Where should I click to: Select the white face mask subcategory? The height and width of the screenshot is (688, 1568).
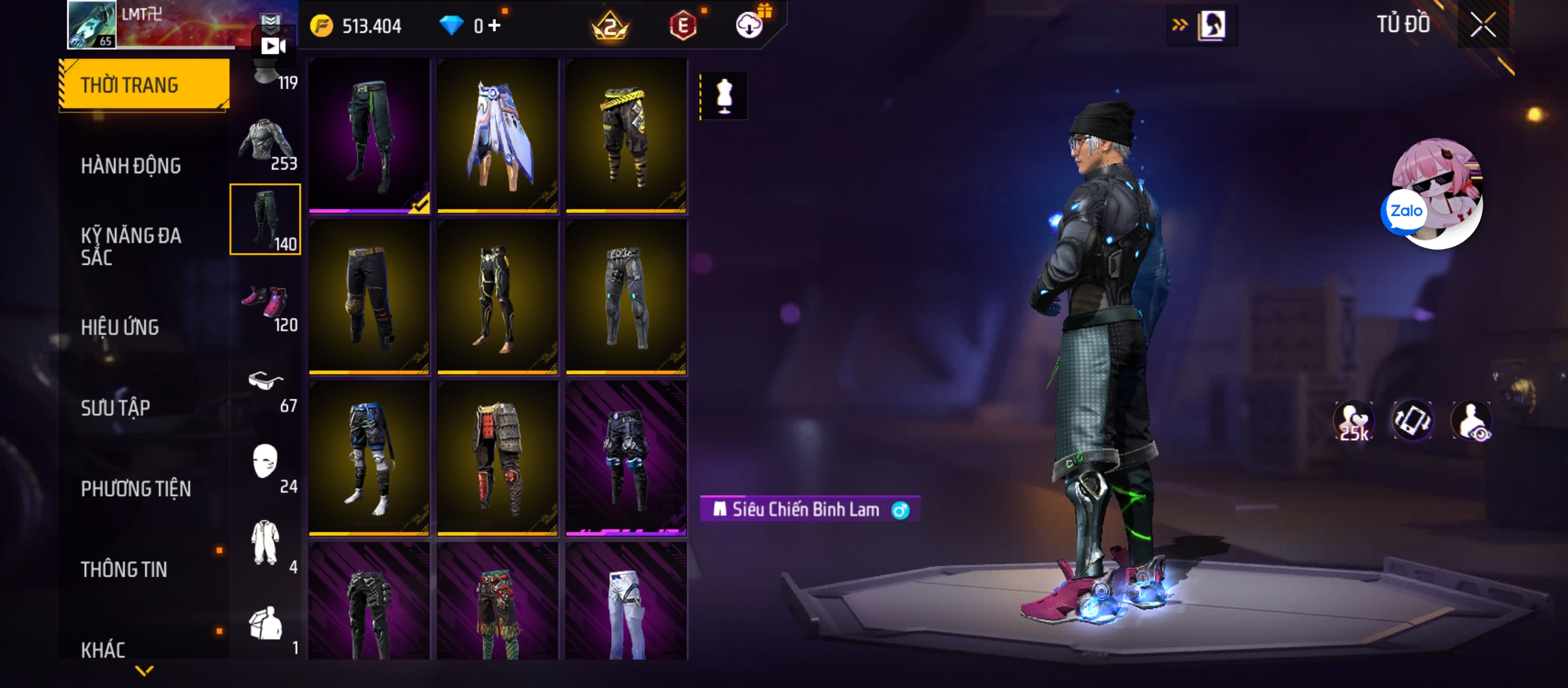266,467
